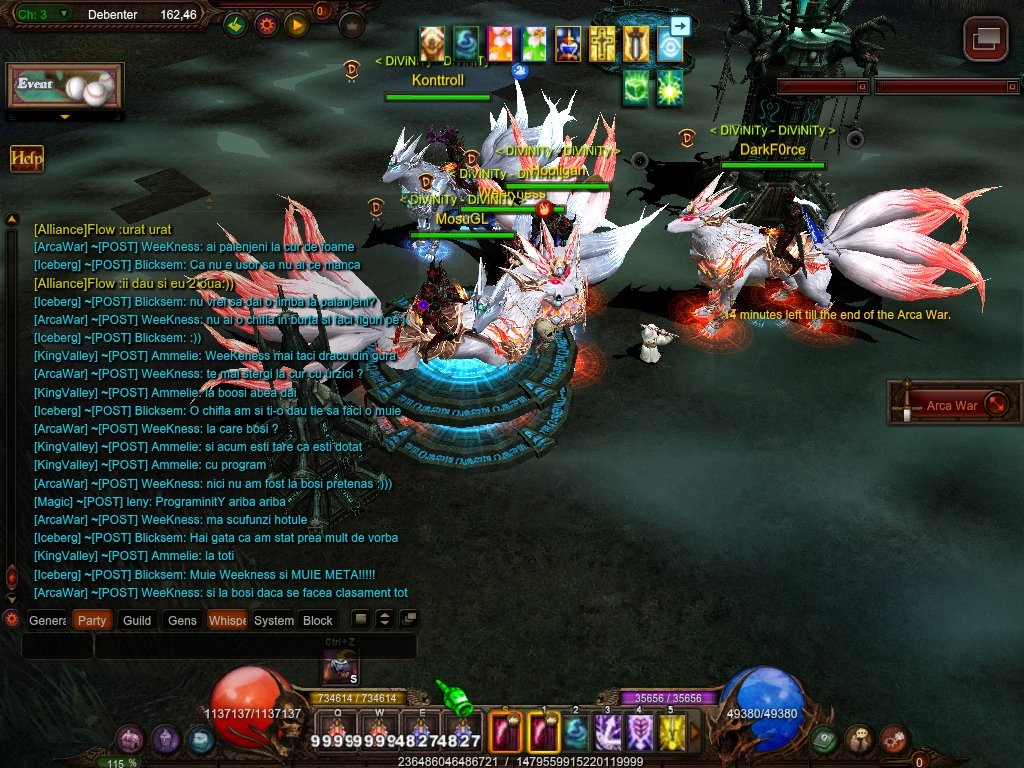Switch to the Guild chat tab
The width and height of the screenshot is (1024, 768).
coord(137,620)
